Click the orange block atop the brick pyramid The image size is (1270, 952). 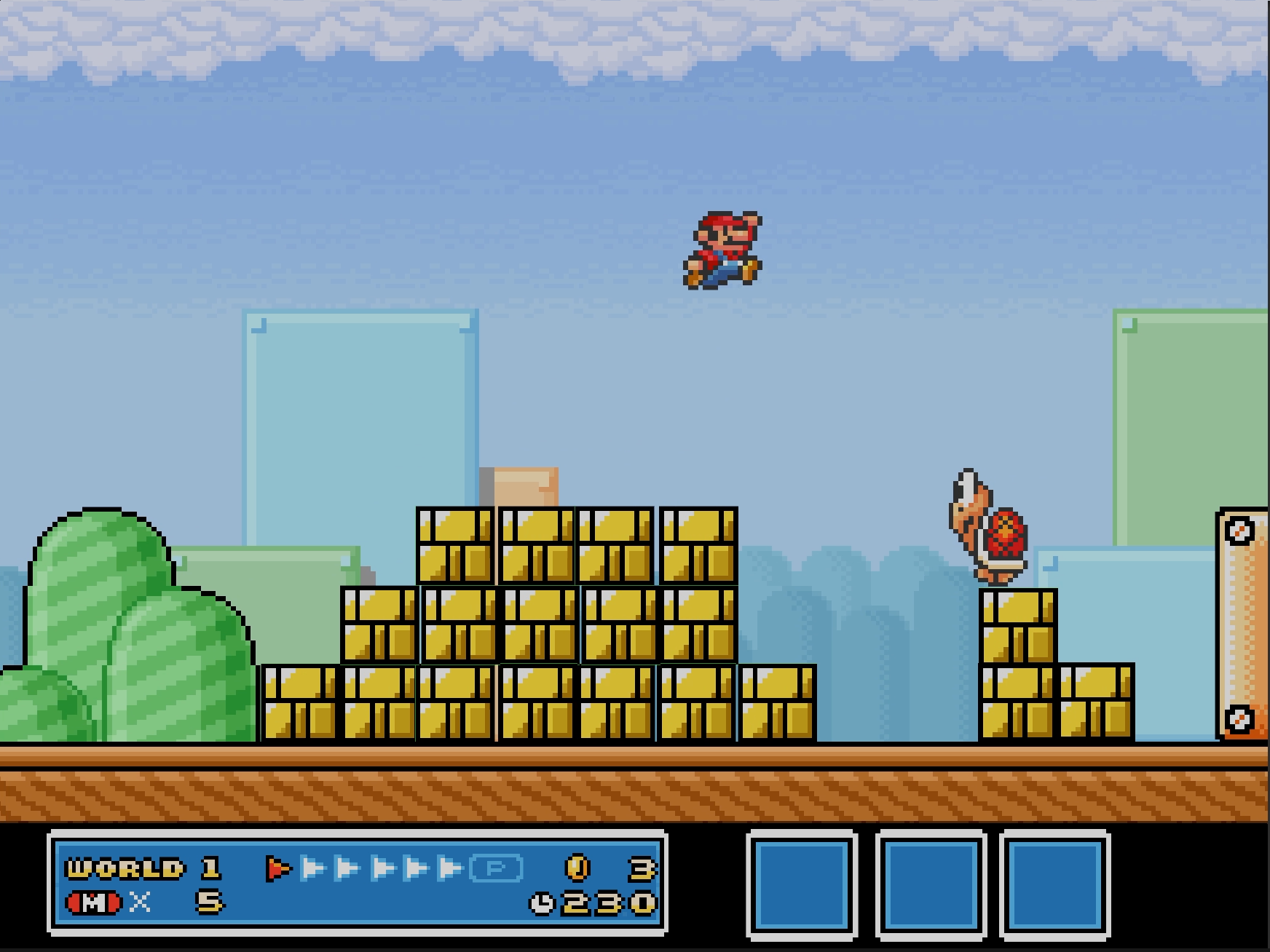click(526, 486)
